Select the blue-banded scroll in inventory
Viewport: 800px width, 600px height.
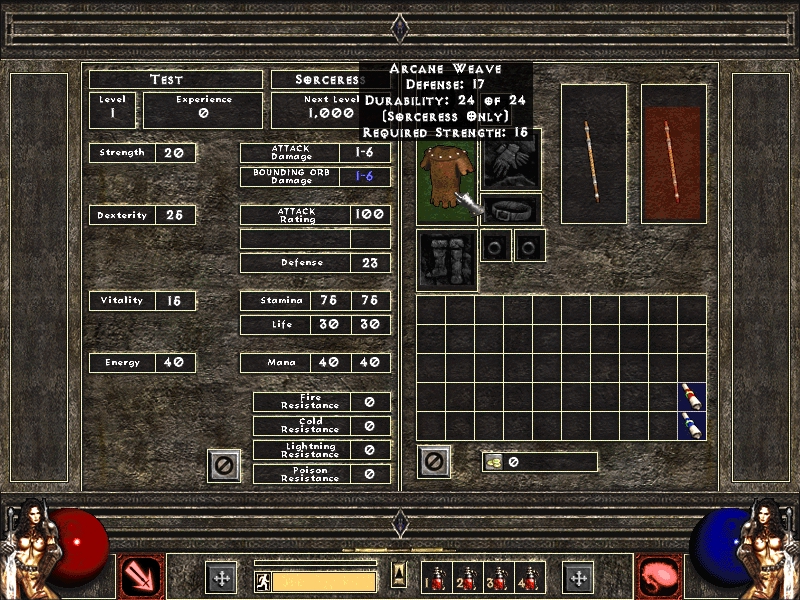(x=692, y=425)
